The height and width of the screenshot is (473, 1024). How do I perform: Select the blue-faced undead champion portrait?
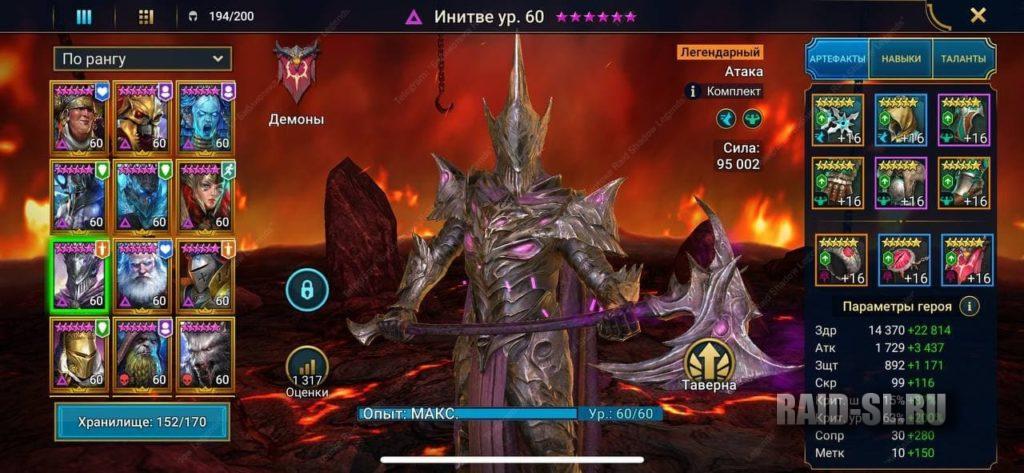(x=206, y=116)
